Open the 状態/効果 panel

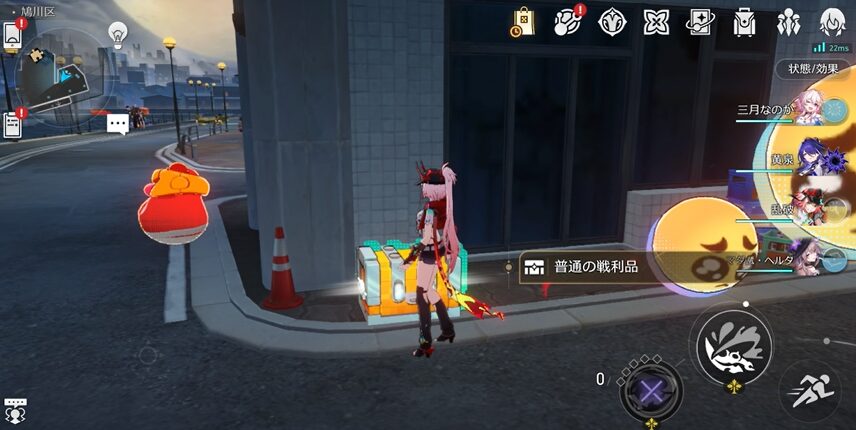tap(812, 69)
